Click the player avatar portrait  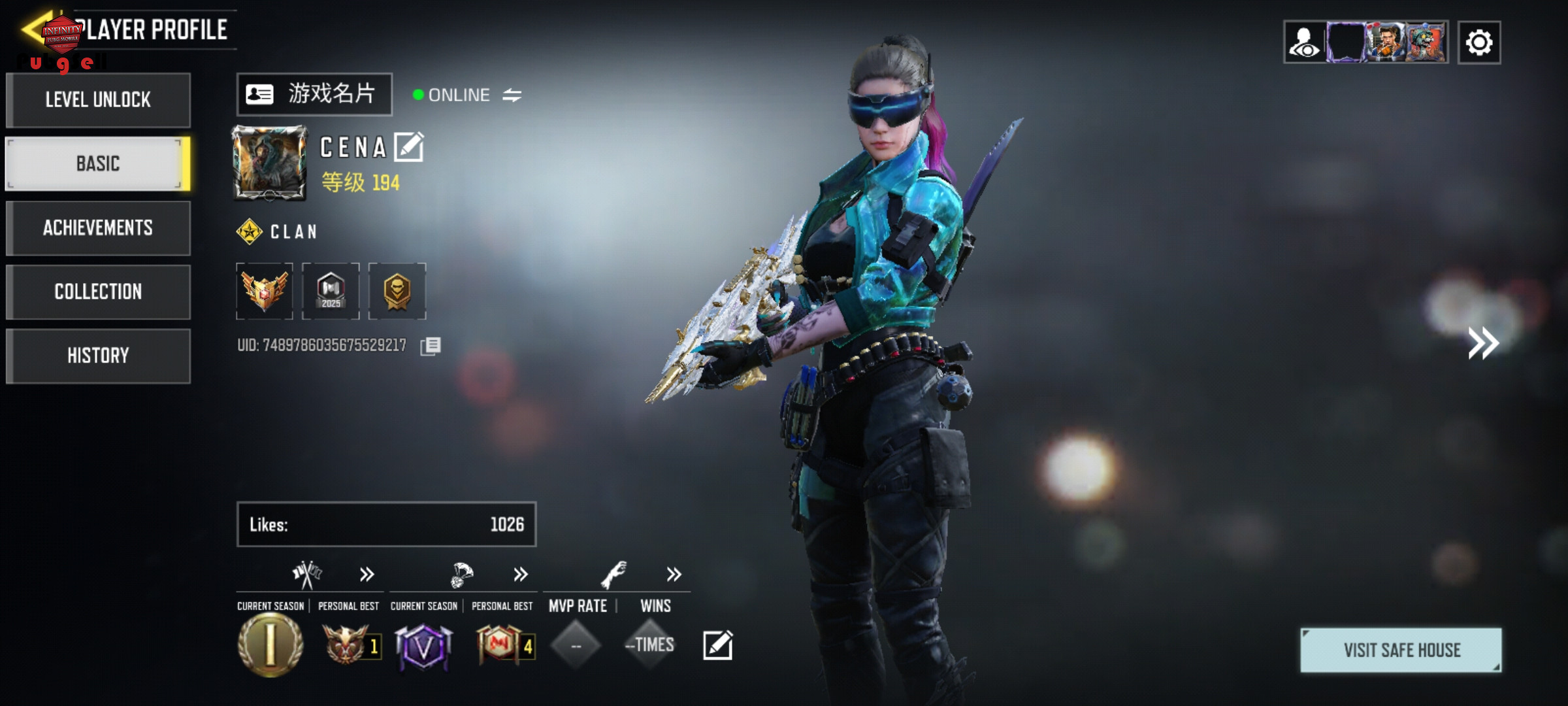tap(270, 163)
